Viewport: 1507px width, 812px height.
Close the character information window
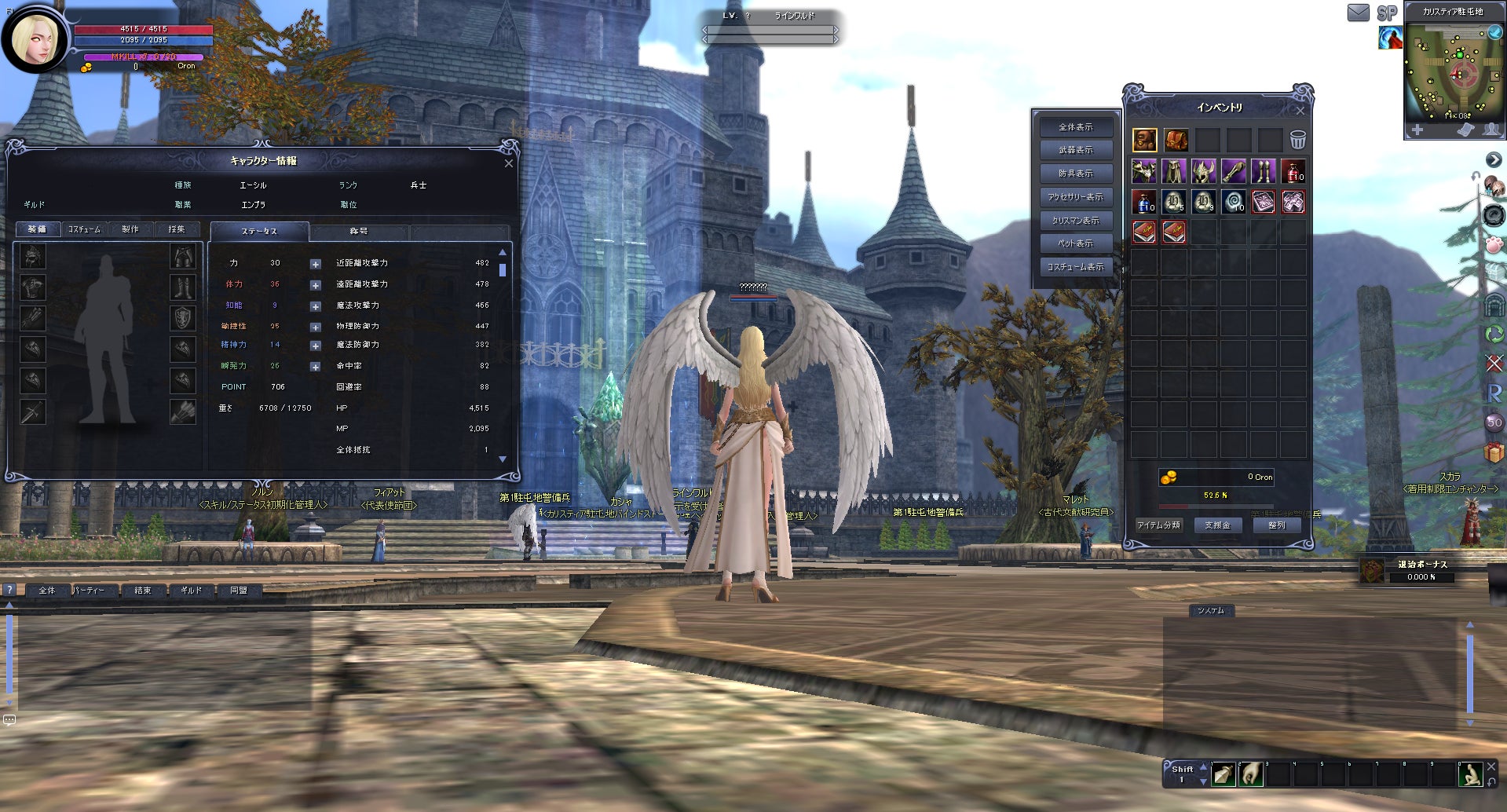(508, 163)
